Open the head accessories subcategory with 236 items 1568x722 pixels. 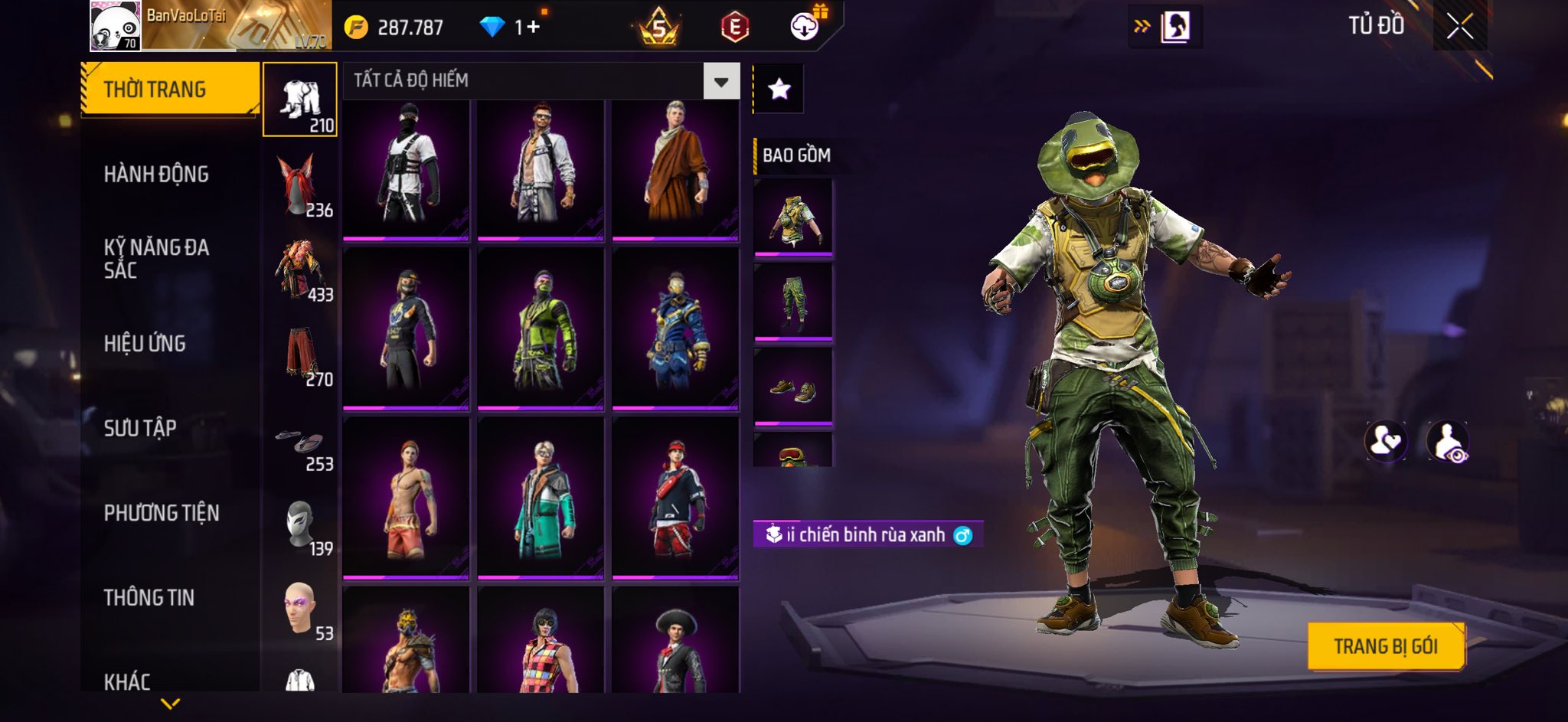coord(300,185)
